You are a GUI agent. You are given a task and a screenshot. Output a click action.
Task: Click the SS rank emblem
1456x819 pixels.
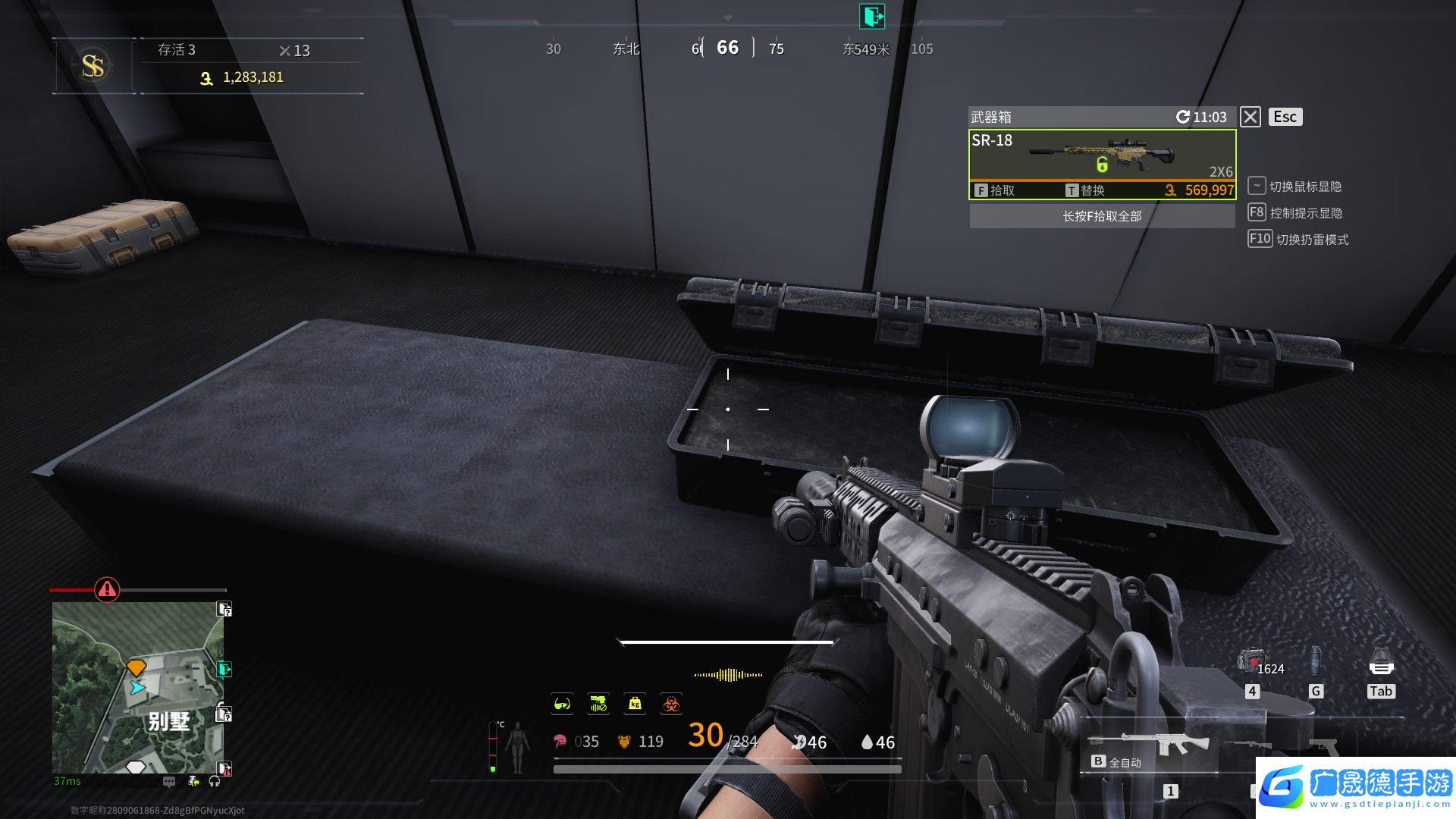coord(93,66)
